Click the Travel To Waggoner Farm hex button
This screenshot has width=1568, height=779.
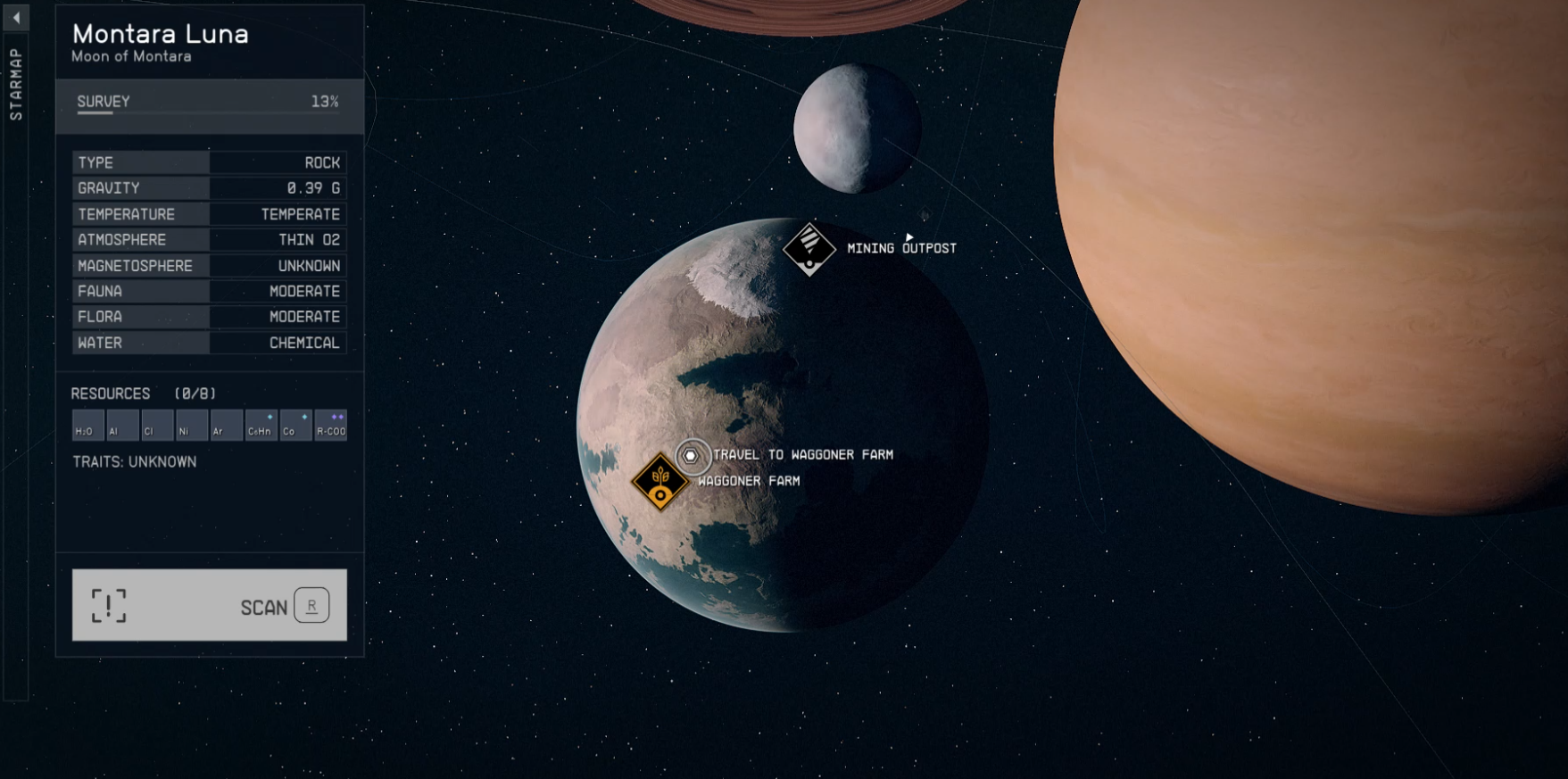pos(691,455)
